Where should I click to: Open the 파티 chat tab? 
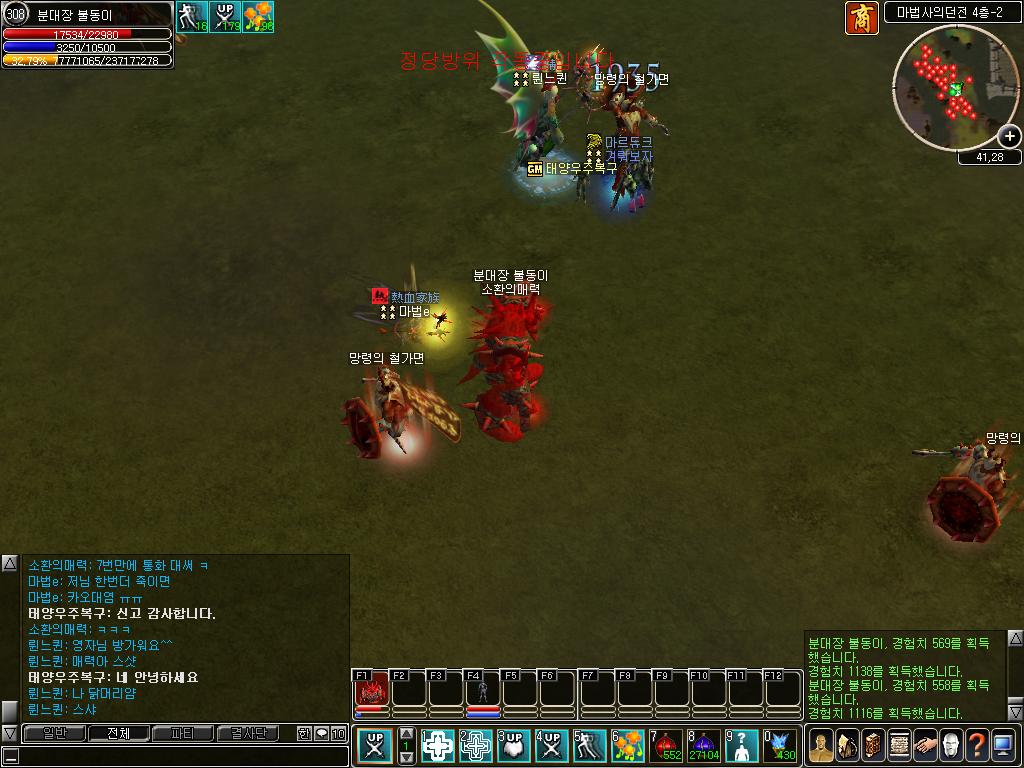point(183,733)
